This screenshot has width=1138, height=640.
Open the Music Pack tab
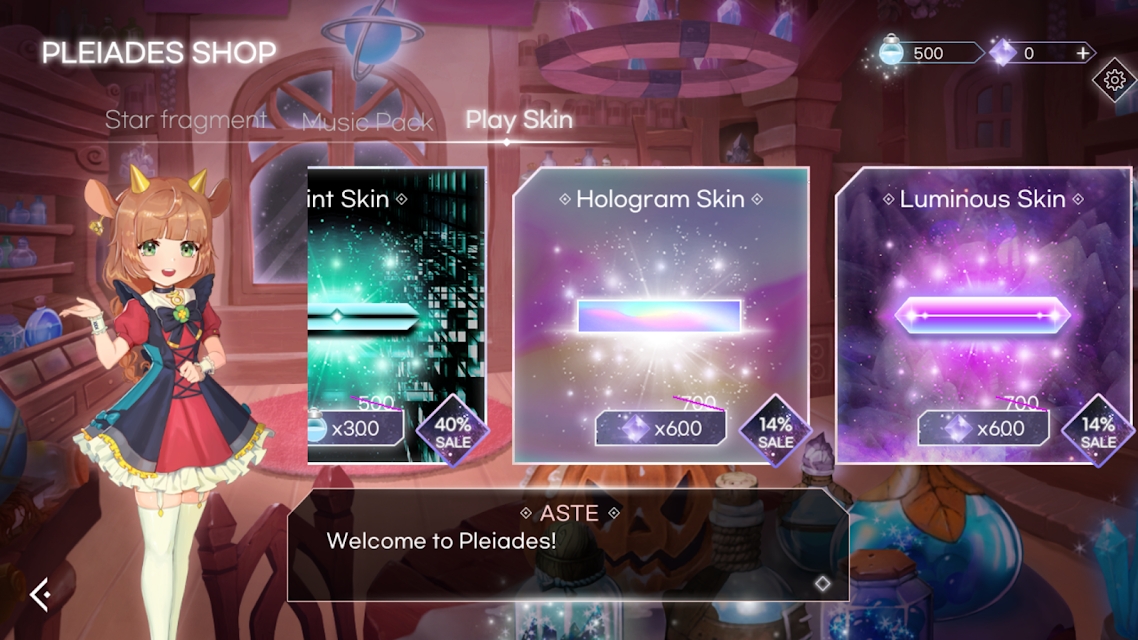367,122
